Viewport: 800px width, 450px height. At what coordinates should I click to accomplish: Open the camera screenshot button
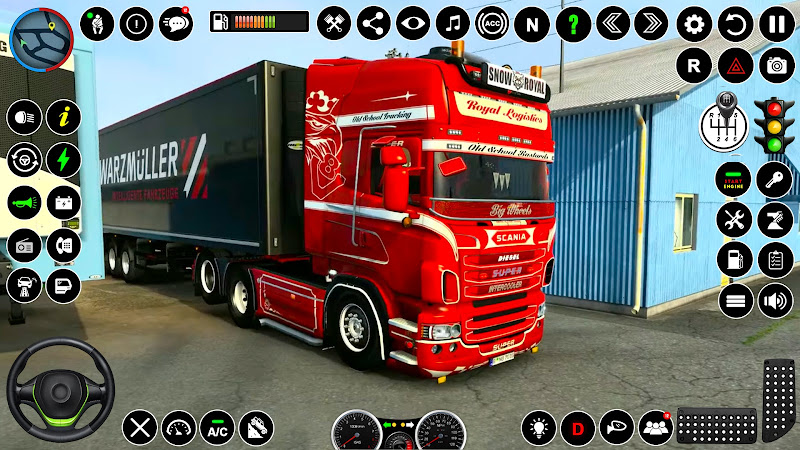click(x=775, y=66)
